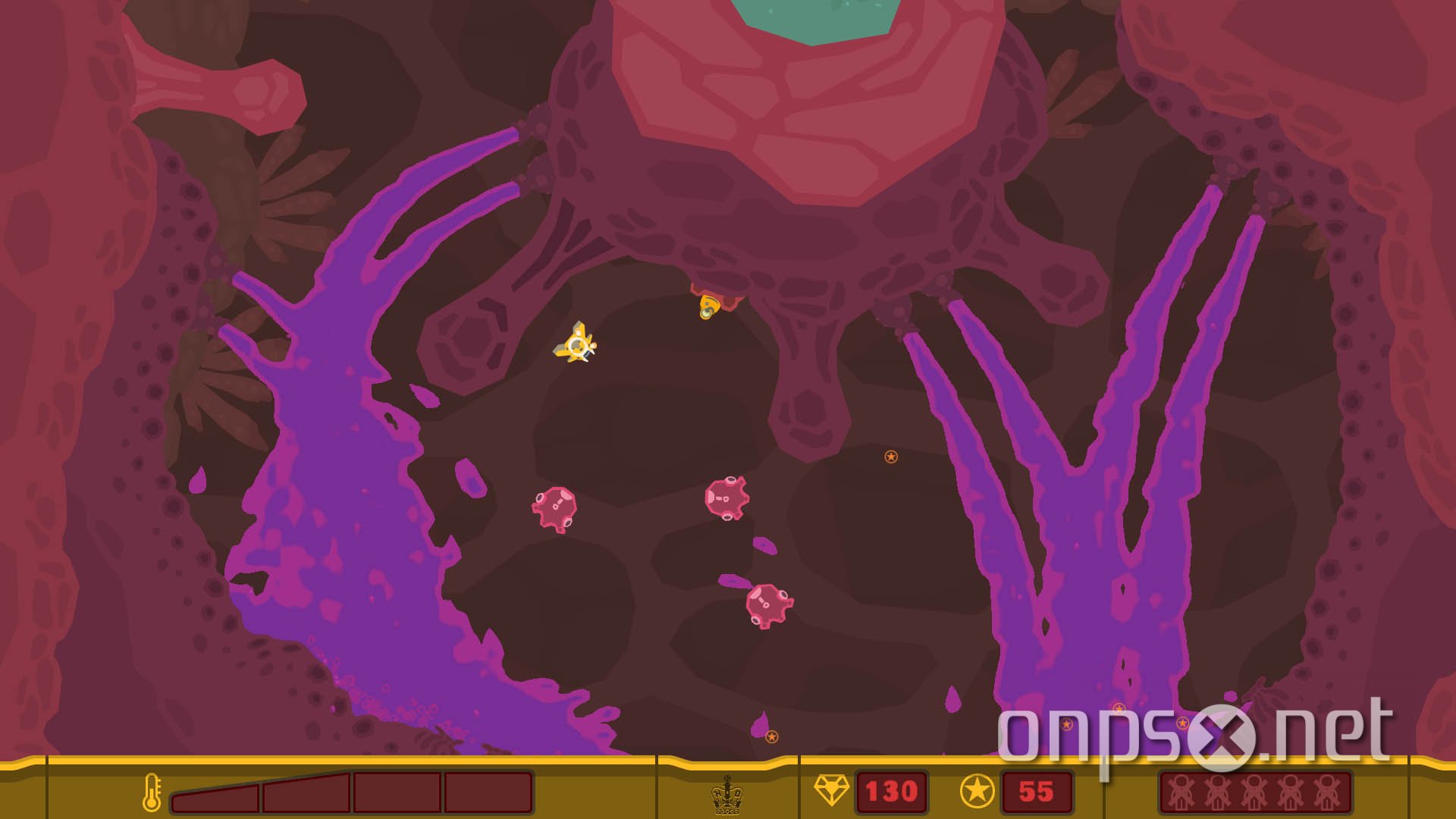Toggle the last heat gauge segment

[x=489, y=793]
